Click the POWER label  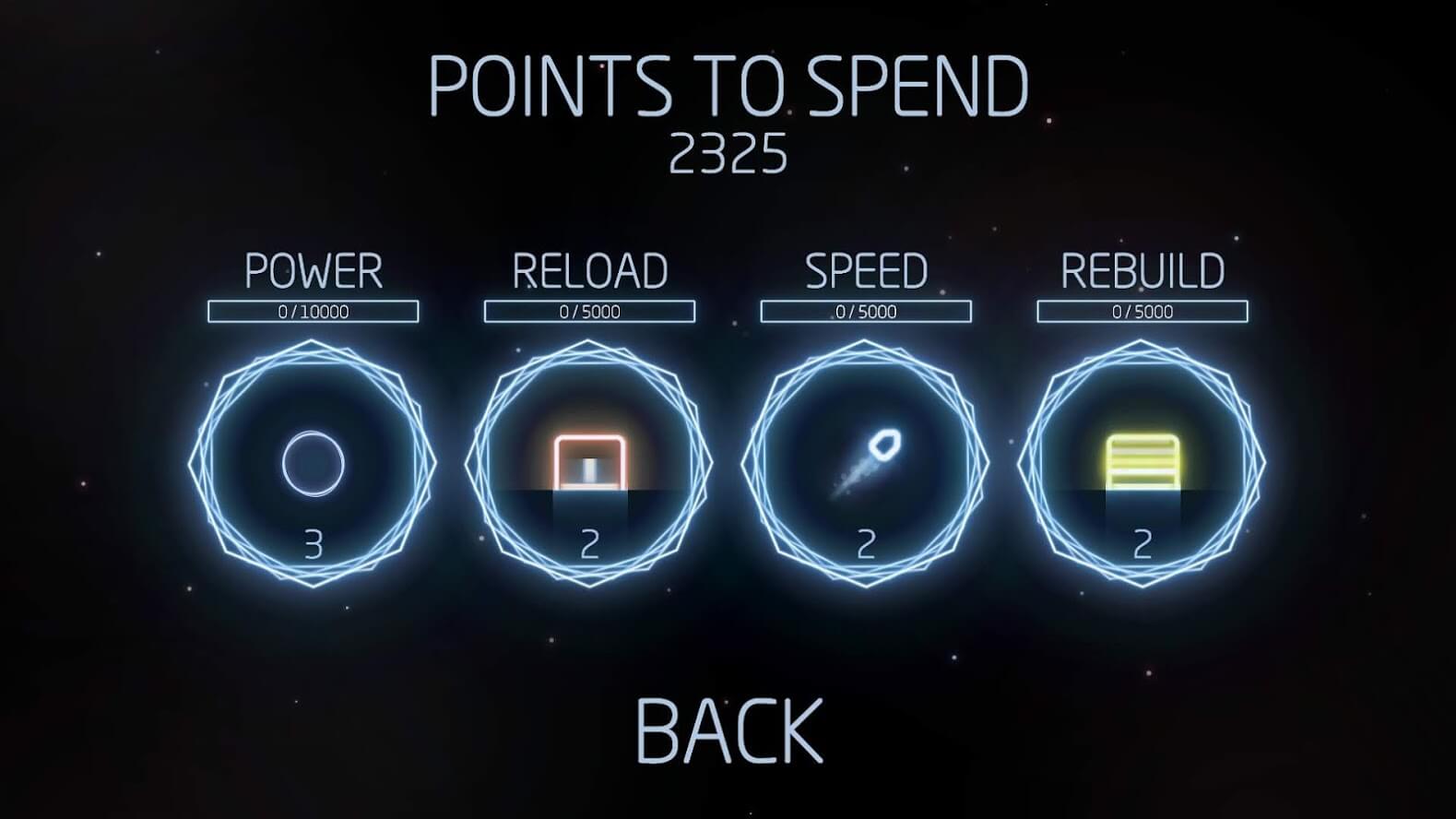point(314,270)
